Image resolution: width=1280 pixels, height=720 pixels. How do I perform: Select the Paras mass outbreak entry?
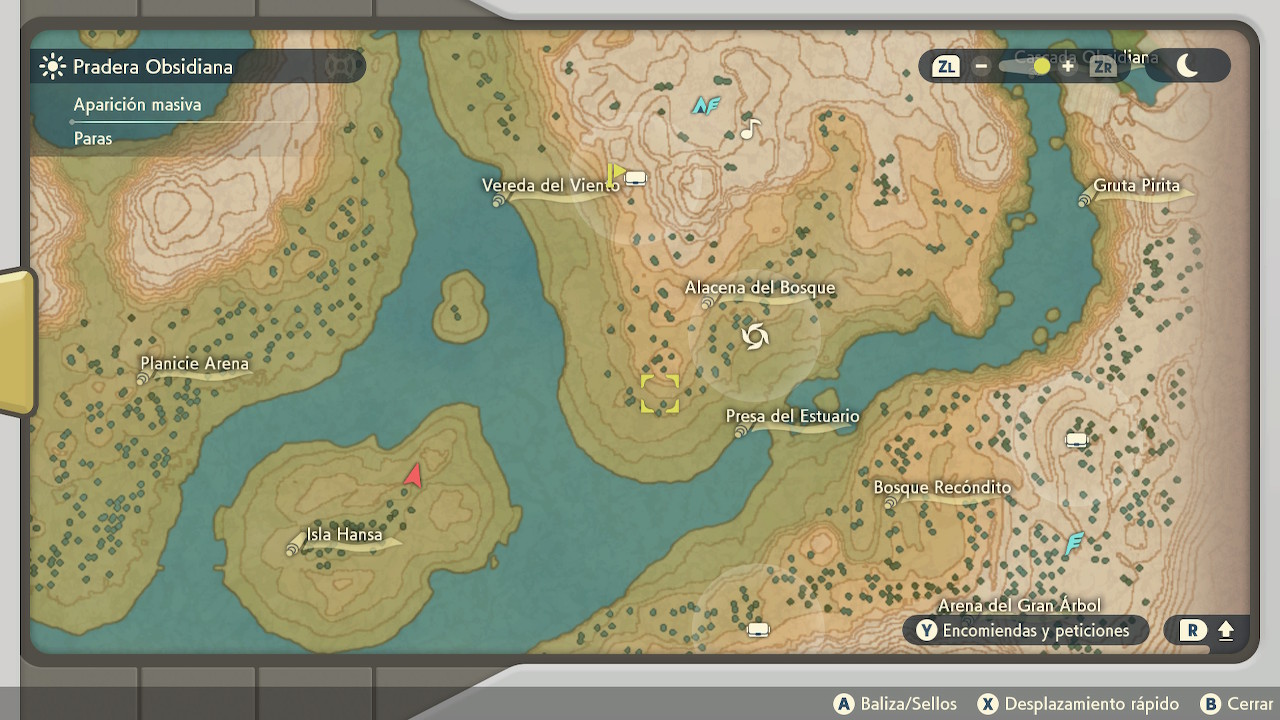(x=93, y=139)
